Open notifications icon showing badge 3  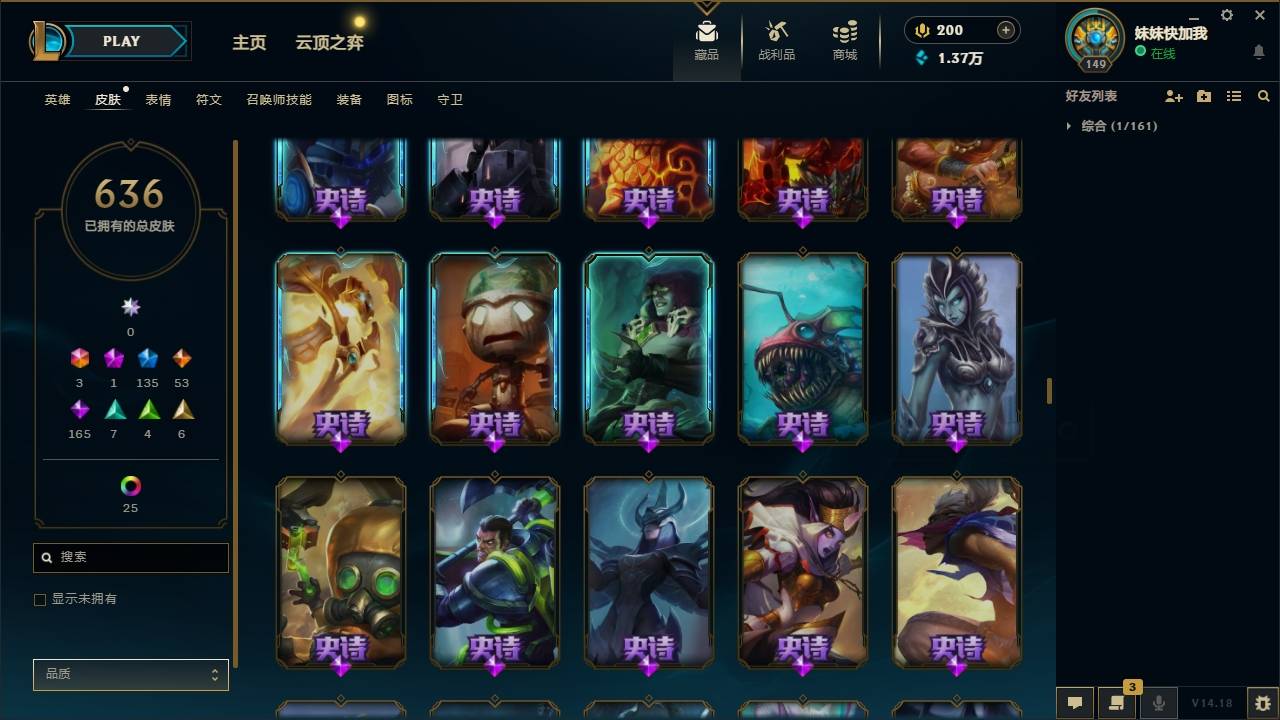[x=1117, y=703]
